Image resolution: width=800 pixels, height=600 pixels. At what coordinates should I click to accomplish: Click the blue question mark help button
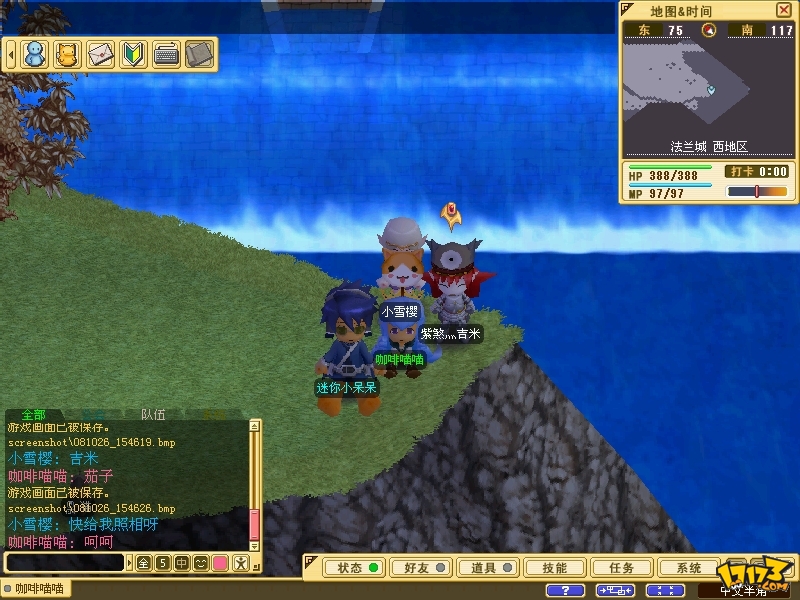point(566,590)
